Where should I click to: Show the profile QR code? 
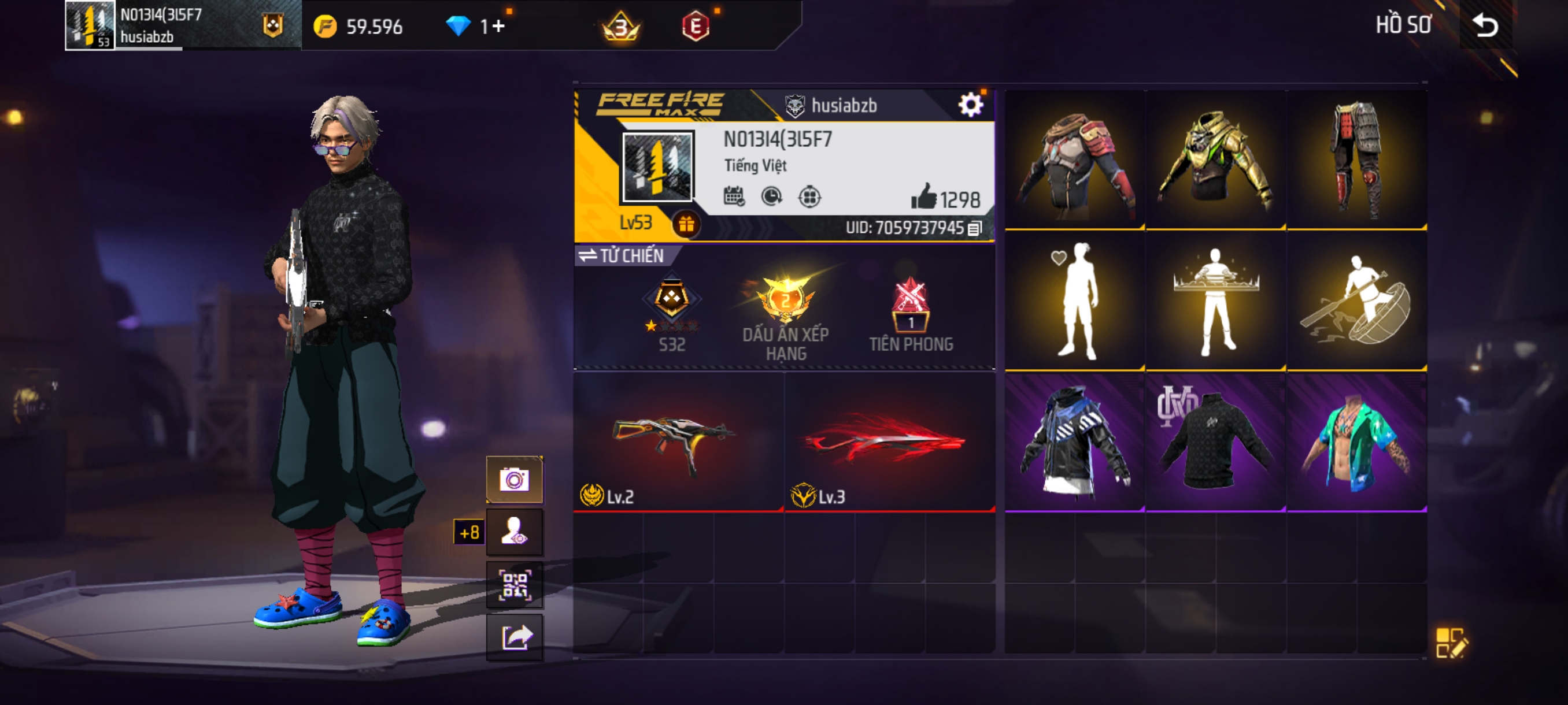(515, 585)
